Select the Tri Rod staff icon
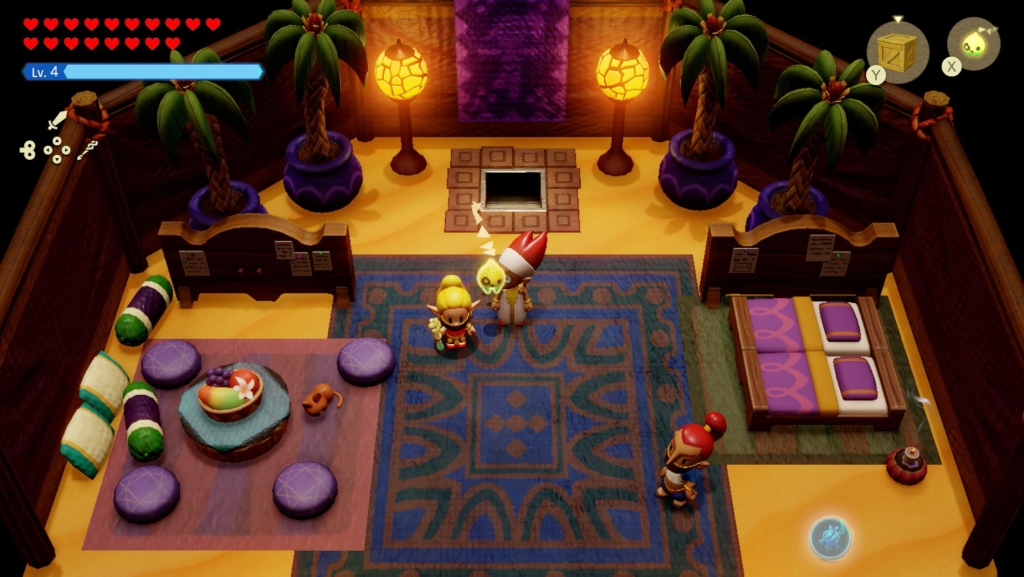Viewport: 1024px width, 577px height. point(88,150)
